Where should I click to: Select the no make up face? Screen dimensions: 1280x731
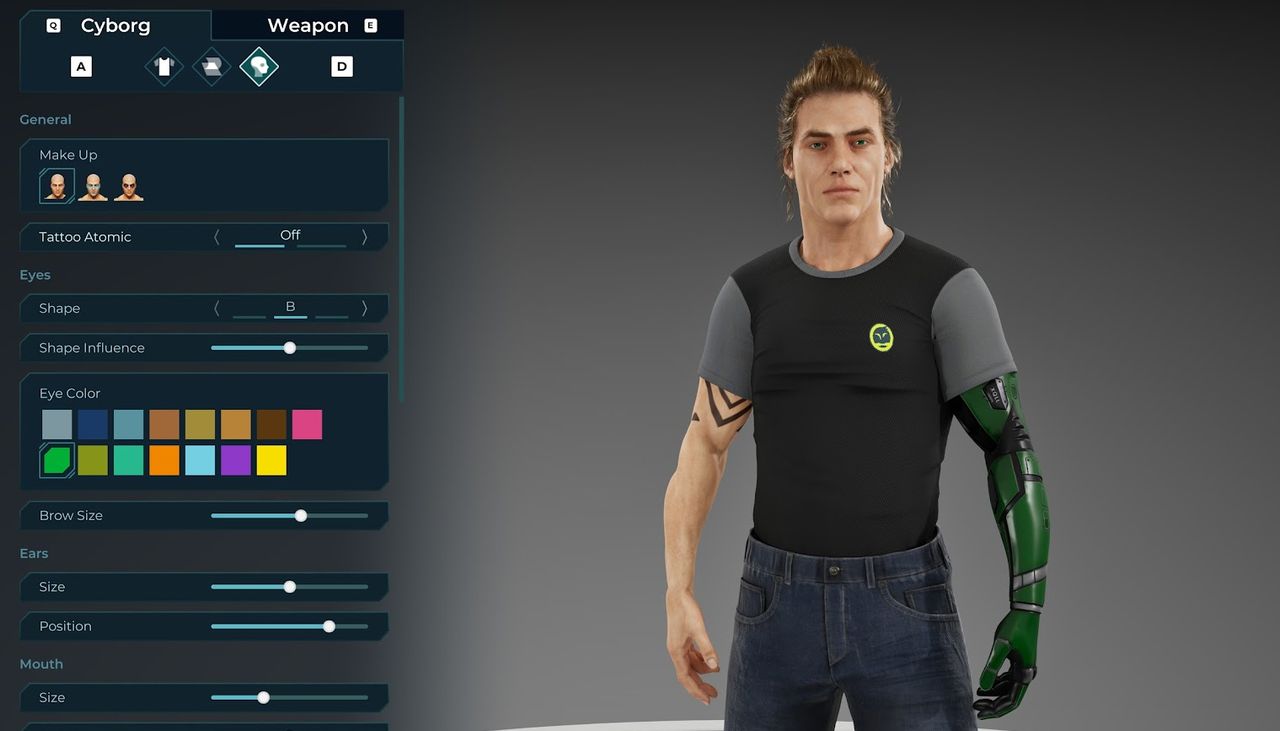[x=57, y=186]
